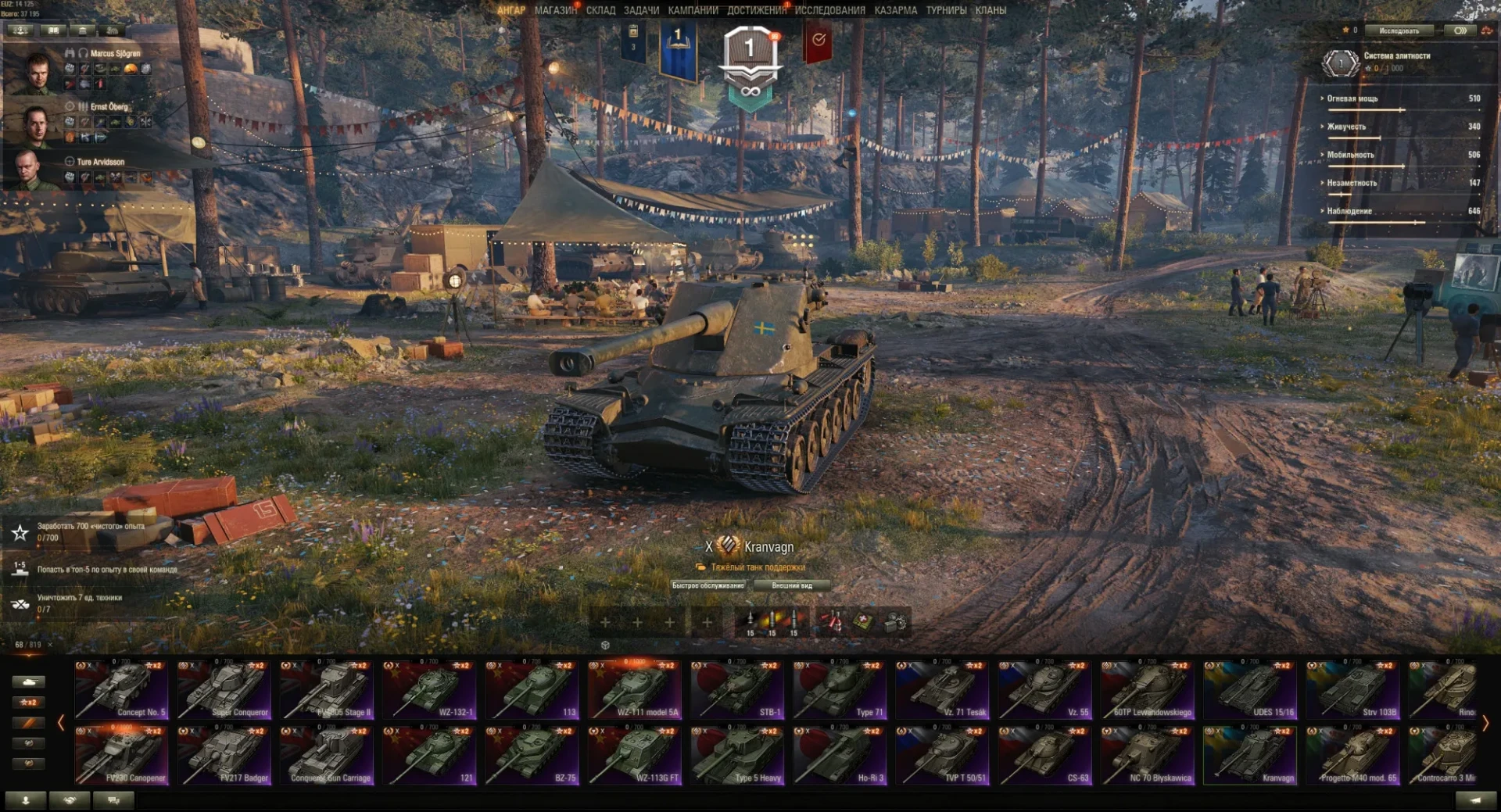Select the Type 5 Heavy tank
The image size is (1501, 812).
(736, 756)
